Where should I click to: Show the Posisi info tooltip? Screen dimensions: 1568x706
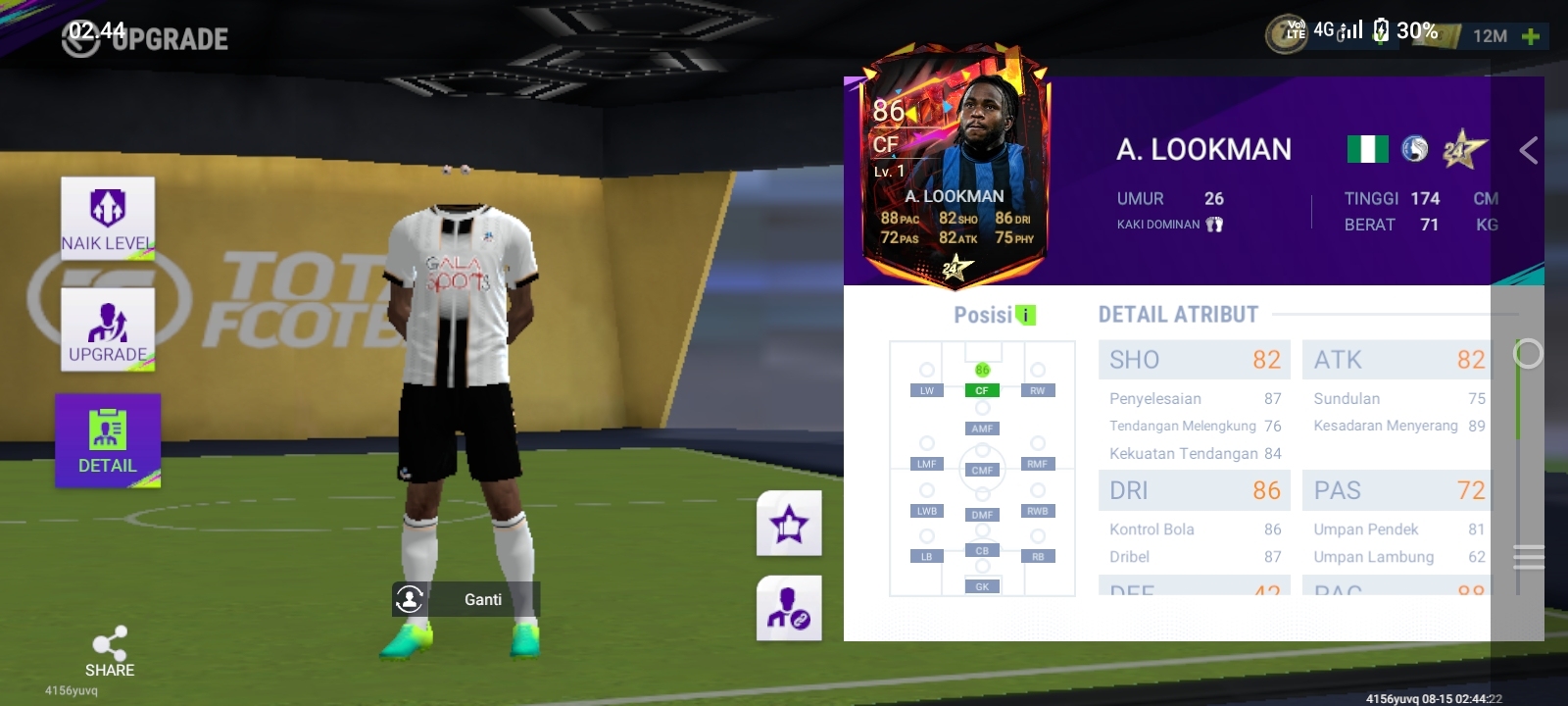[1025, 315]
